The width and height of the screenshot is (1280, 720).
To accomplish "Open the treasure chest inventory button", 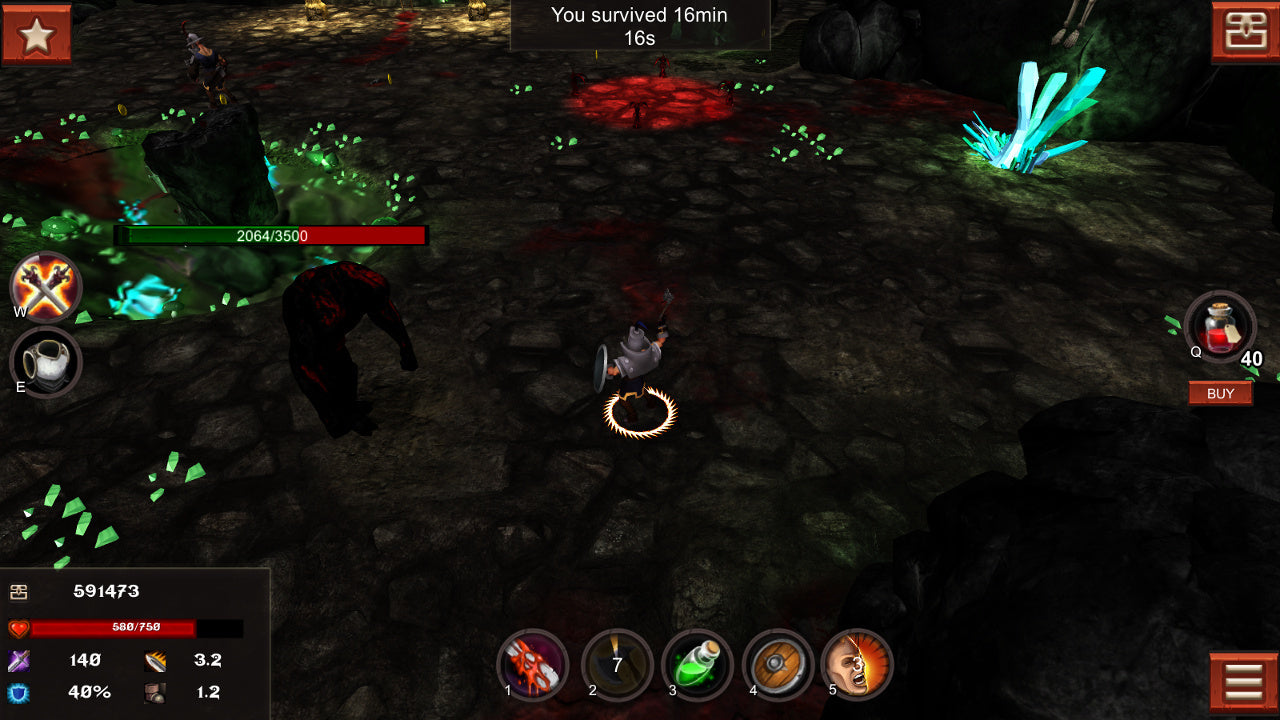I will [x=1245, y=32].
